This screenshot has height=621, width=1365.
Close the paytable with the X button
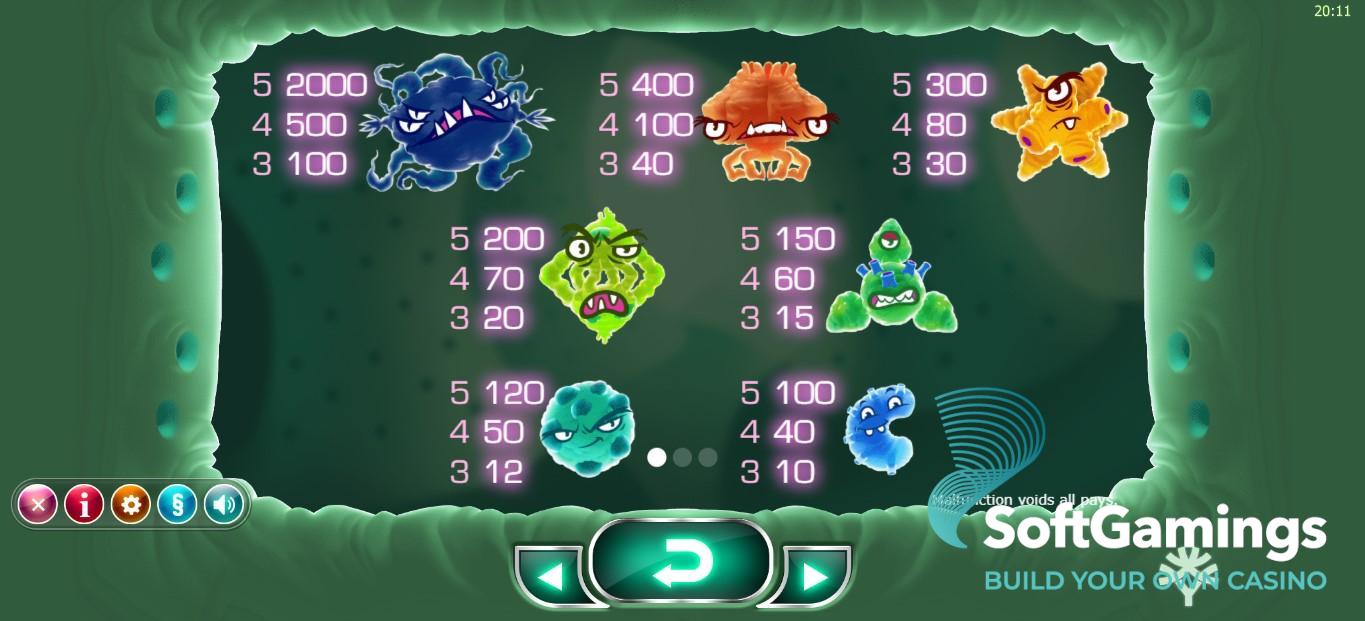[38, 505]
